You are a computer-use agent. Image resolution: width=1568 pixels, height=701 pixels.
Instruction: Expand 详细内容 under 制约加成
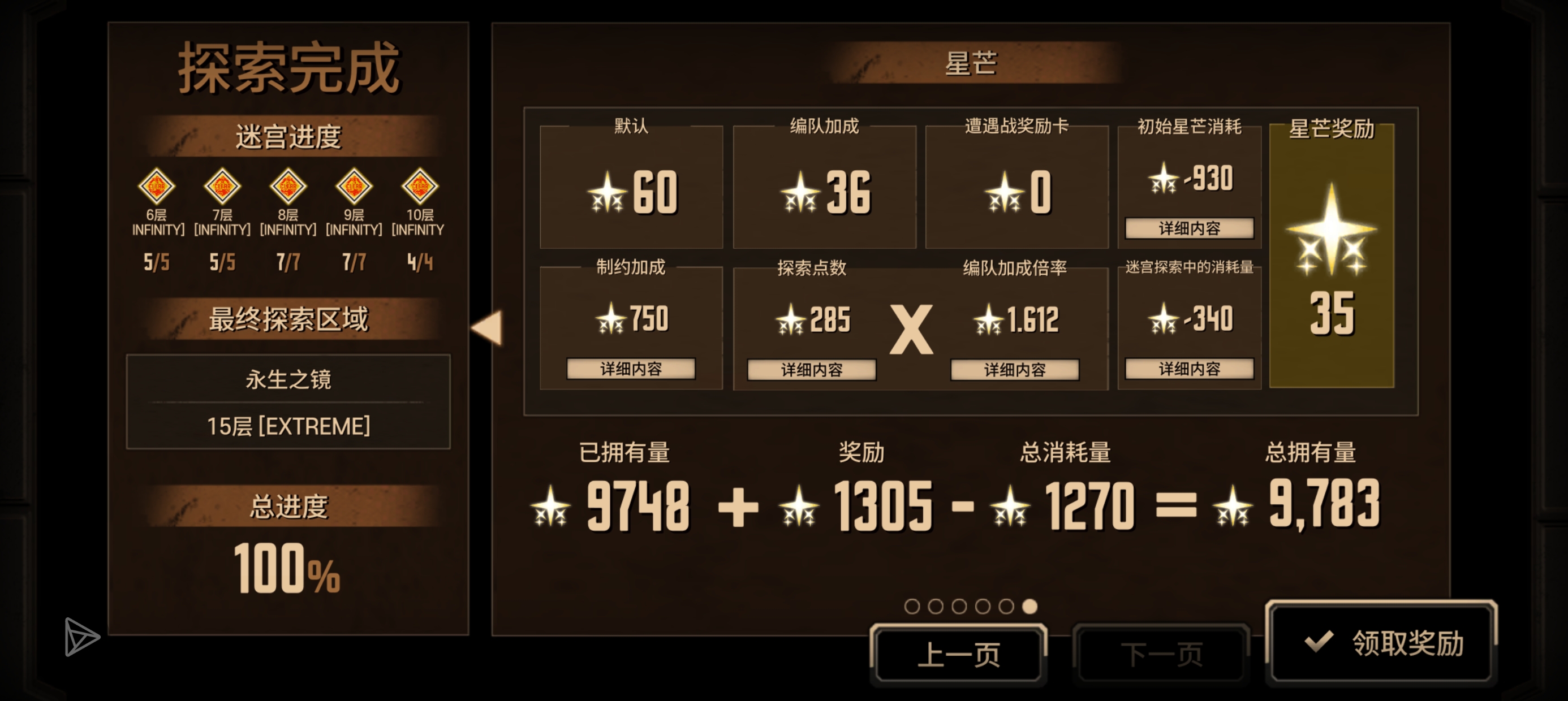coord(631,369)
